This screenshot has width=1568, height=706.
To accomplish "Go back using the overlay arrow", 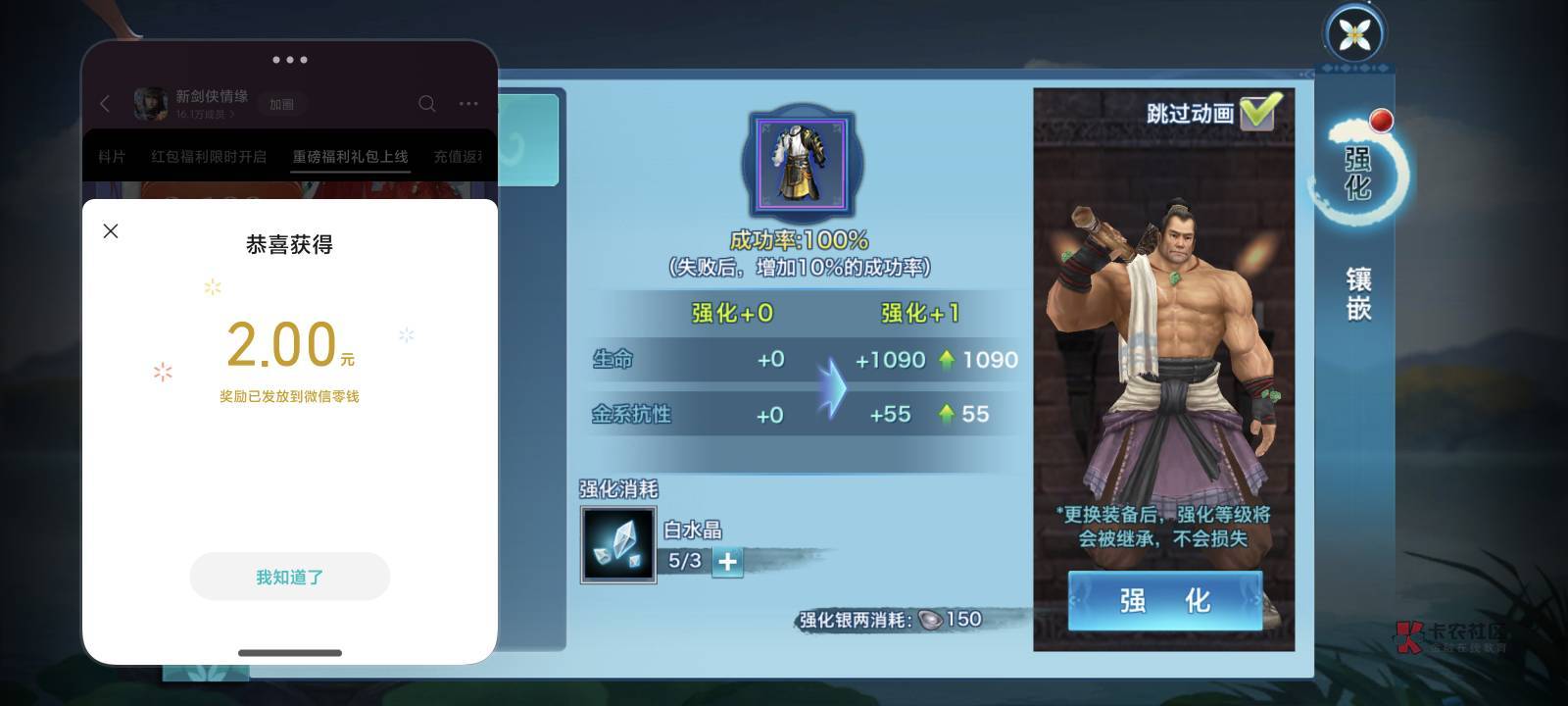I will click(x=105, y=104).
